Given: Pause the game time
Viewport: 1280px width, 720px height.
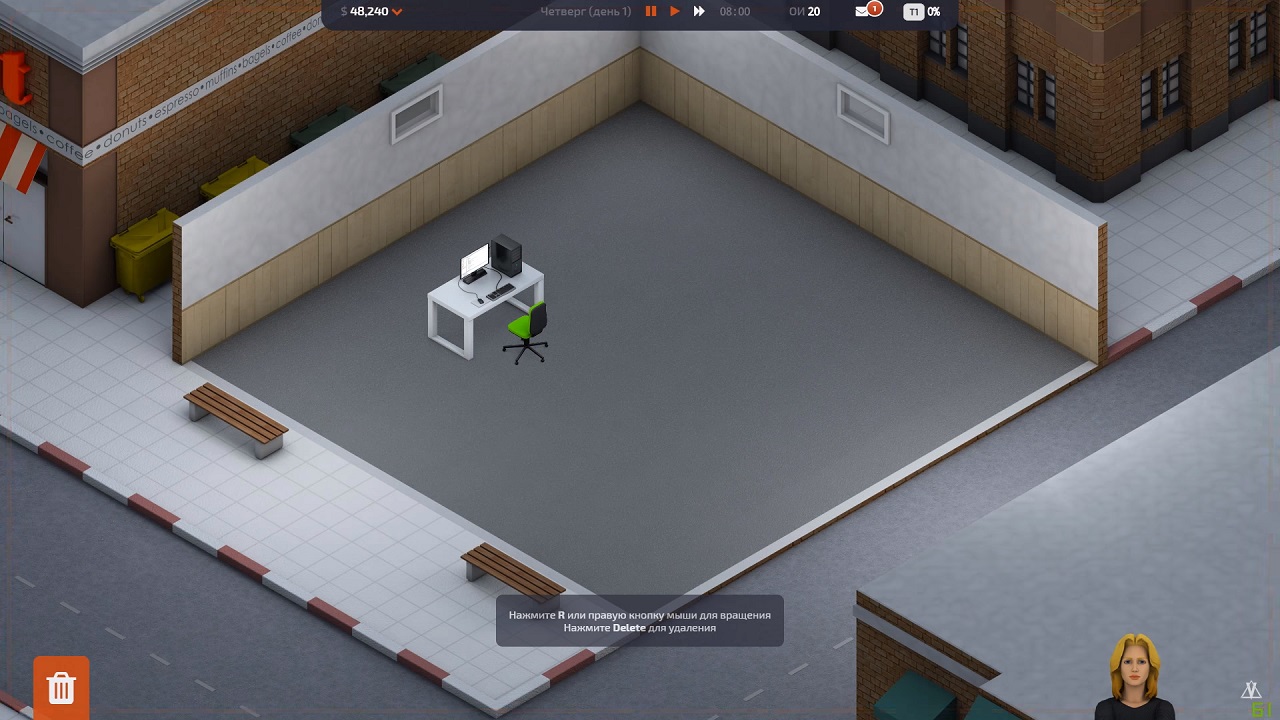Looking at the screenshot, I should (x=651, y=12).
